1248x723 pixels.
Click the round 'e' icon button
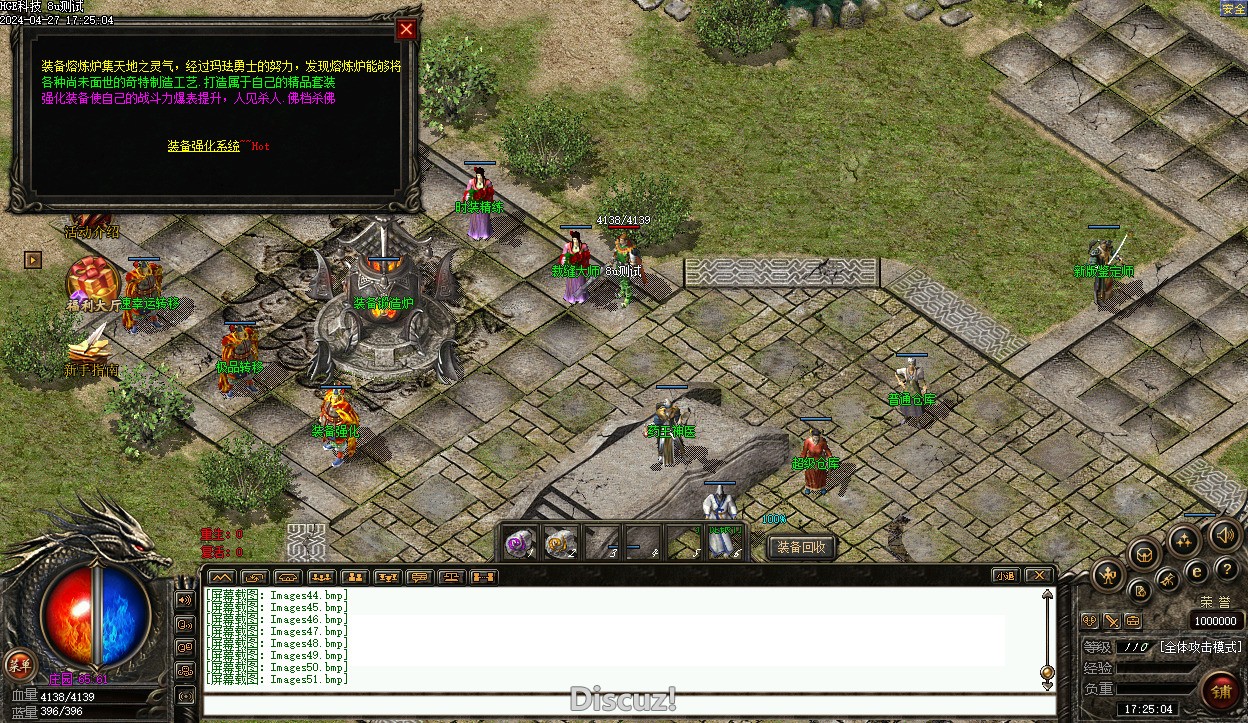tap(1196, 571)
